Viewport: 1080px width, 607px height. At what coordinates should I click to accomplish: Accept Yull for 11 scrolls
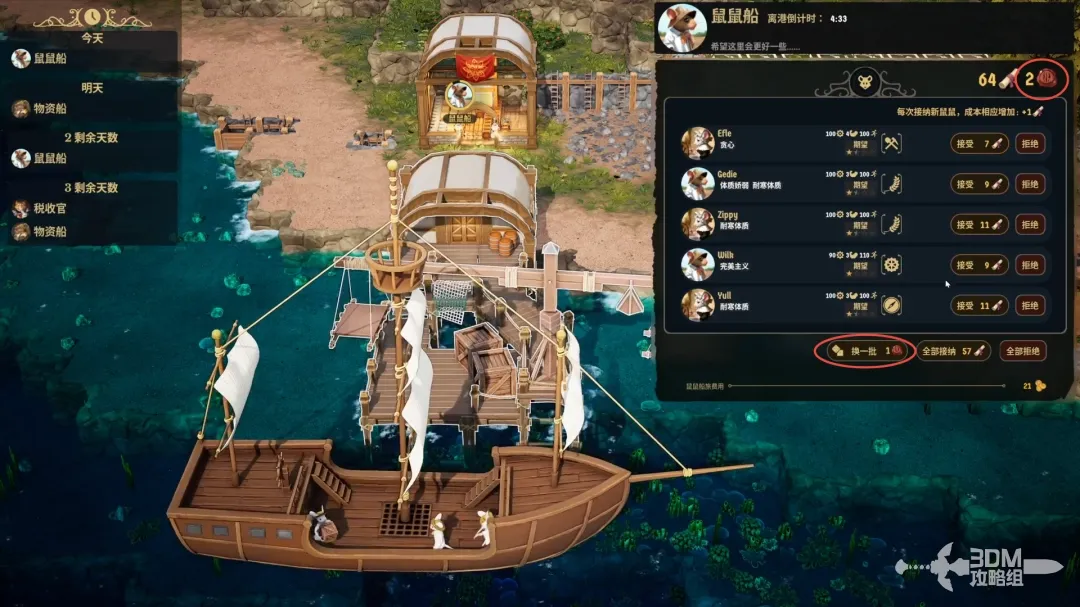pyautogui.click(x=979, y=305)
